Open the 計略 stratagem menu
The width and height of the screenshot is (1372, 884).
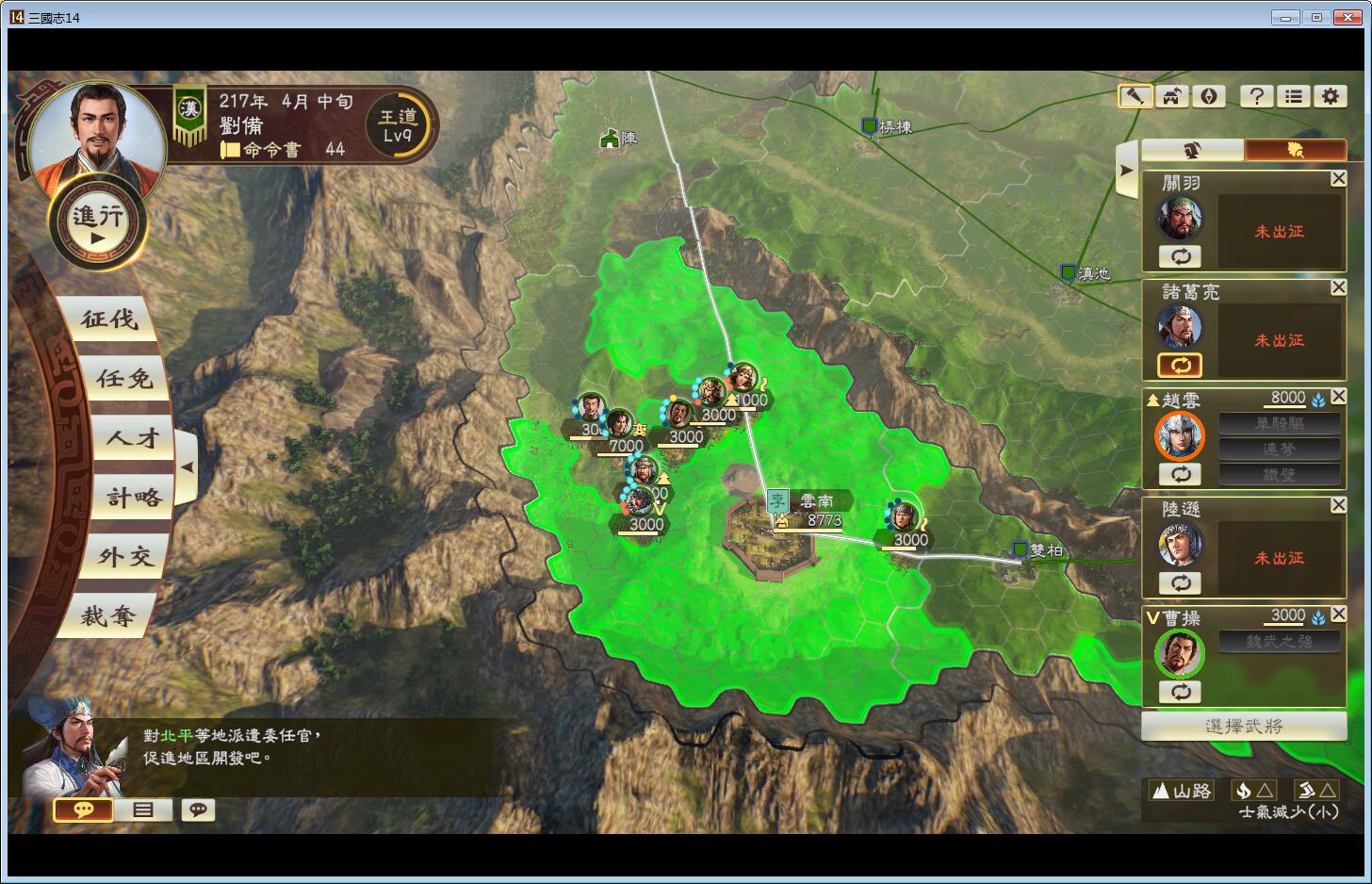[x=134, y=498]
